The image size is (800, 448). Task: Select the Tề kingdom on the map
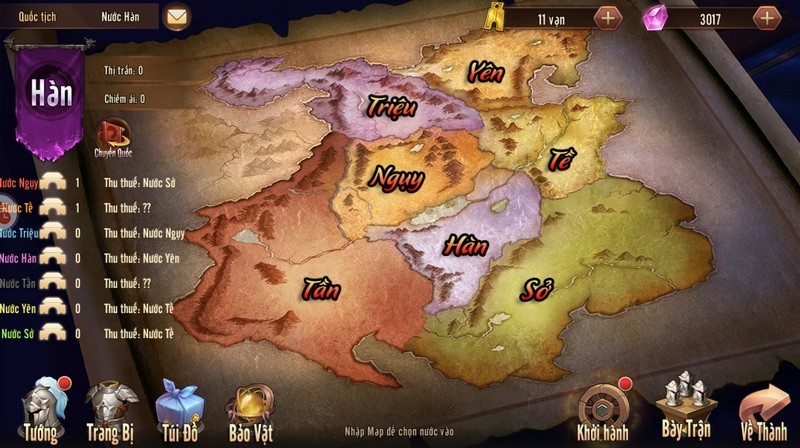click(560, 158)
